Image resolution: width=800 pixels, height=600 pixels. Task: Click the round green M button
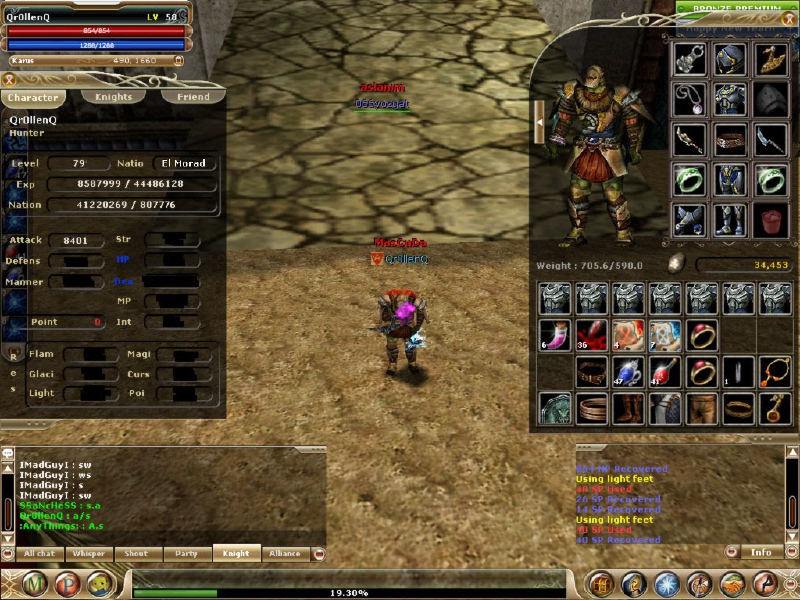pos(36,584)
